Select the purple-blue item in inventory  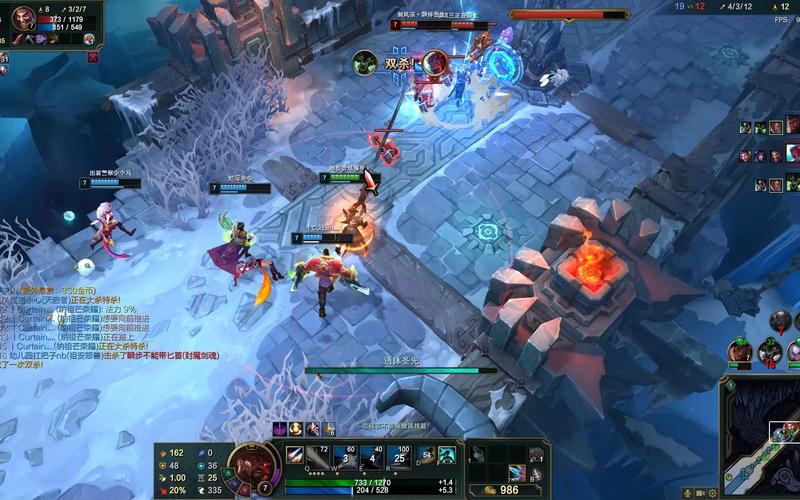(x=516, y=472)
